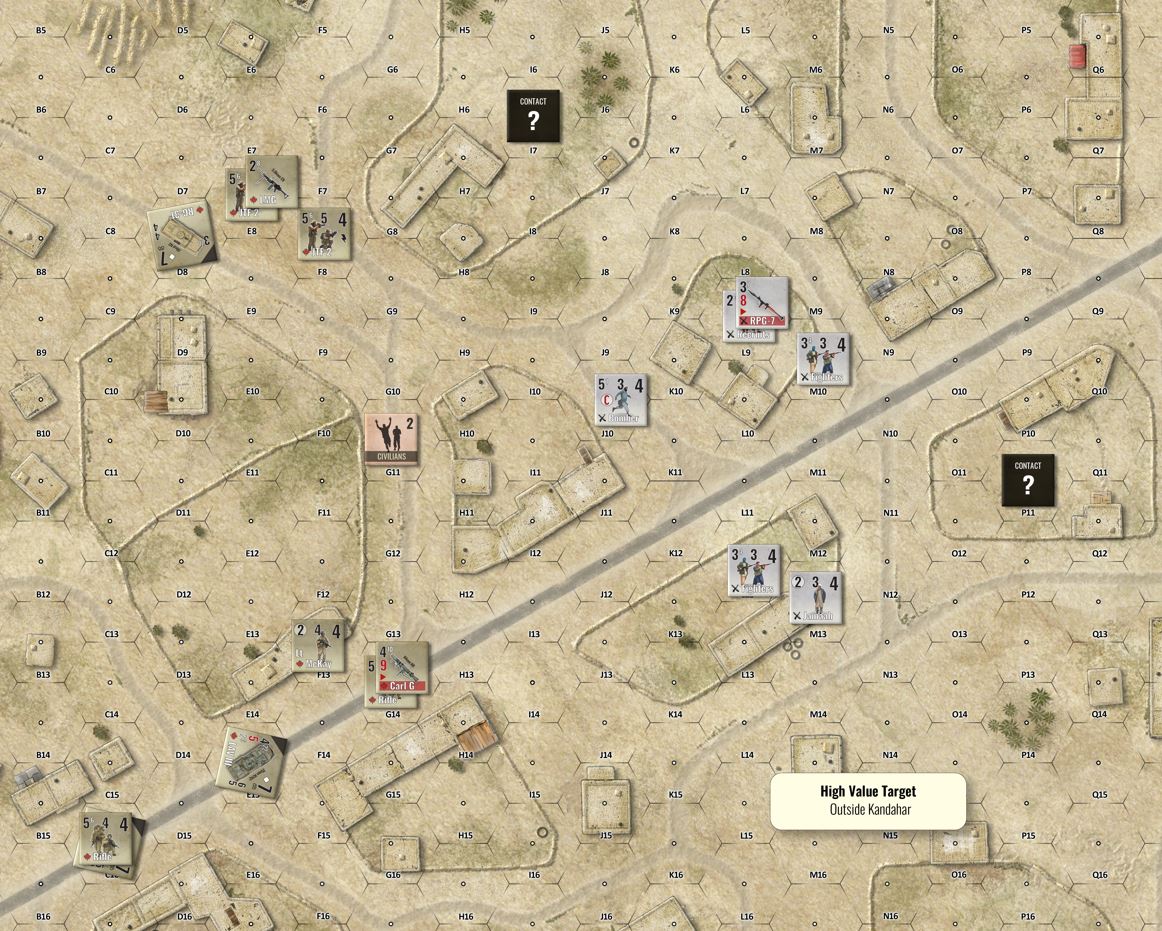The width and height of the screenshot is (1162, 931).
Task: Reveal the Contact marker near hex P11
Action: click(1028, 480)
